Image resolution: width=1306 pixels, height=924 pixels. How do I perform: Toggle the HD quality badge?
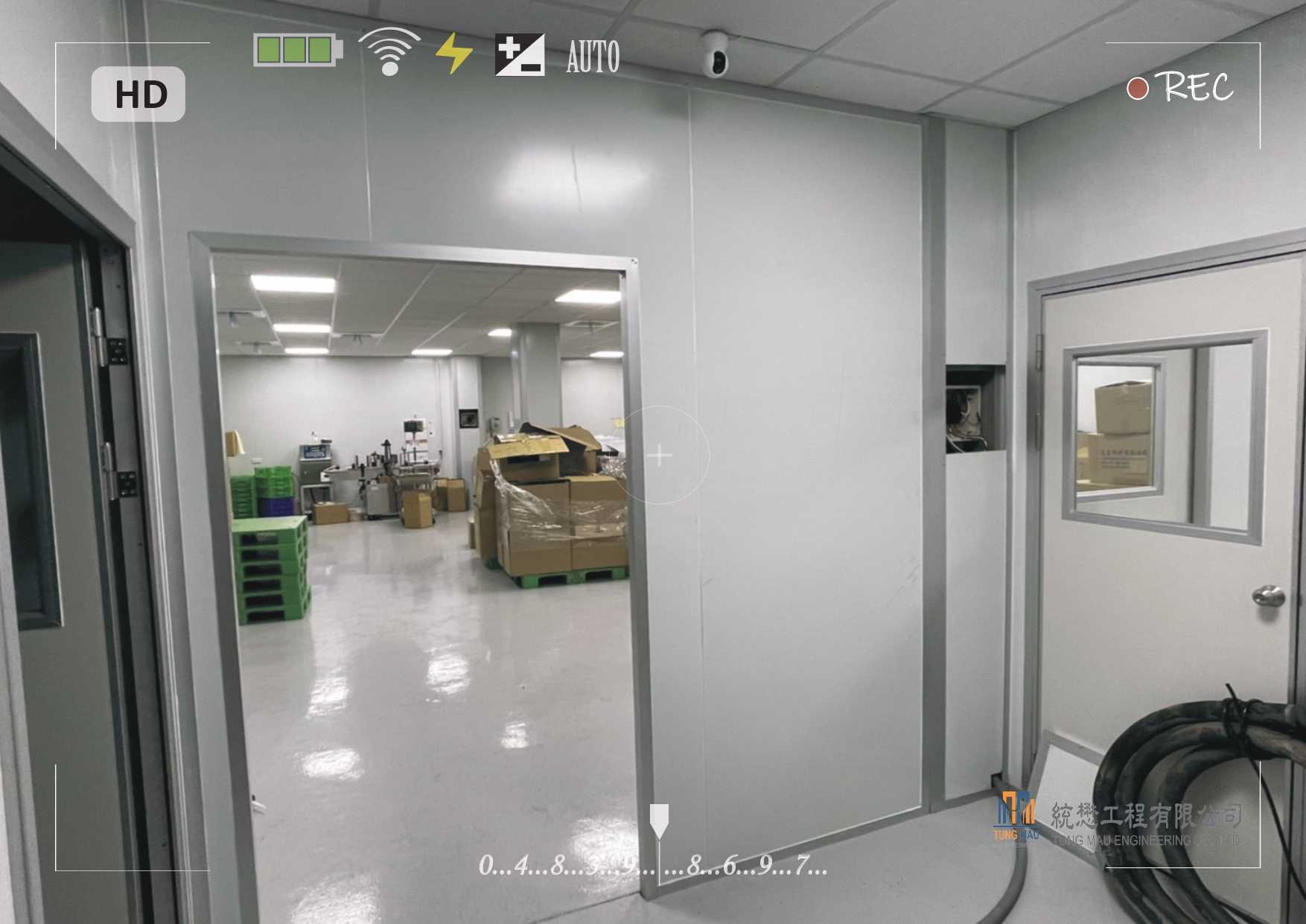138,95
